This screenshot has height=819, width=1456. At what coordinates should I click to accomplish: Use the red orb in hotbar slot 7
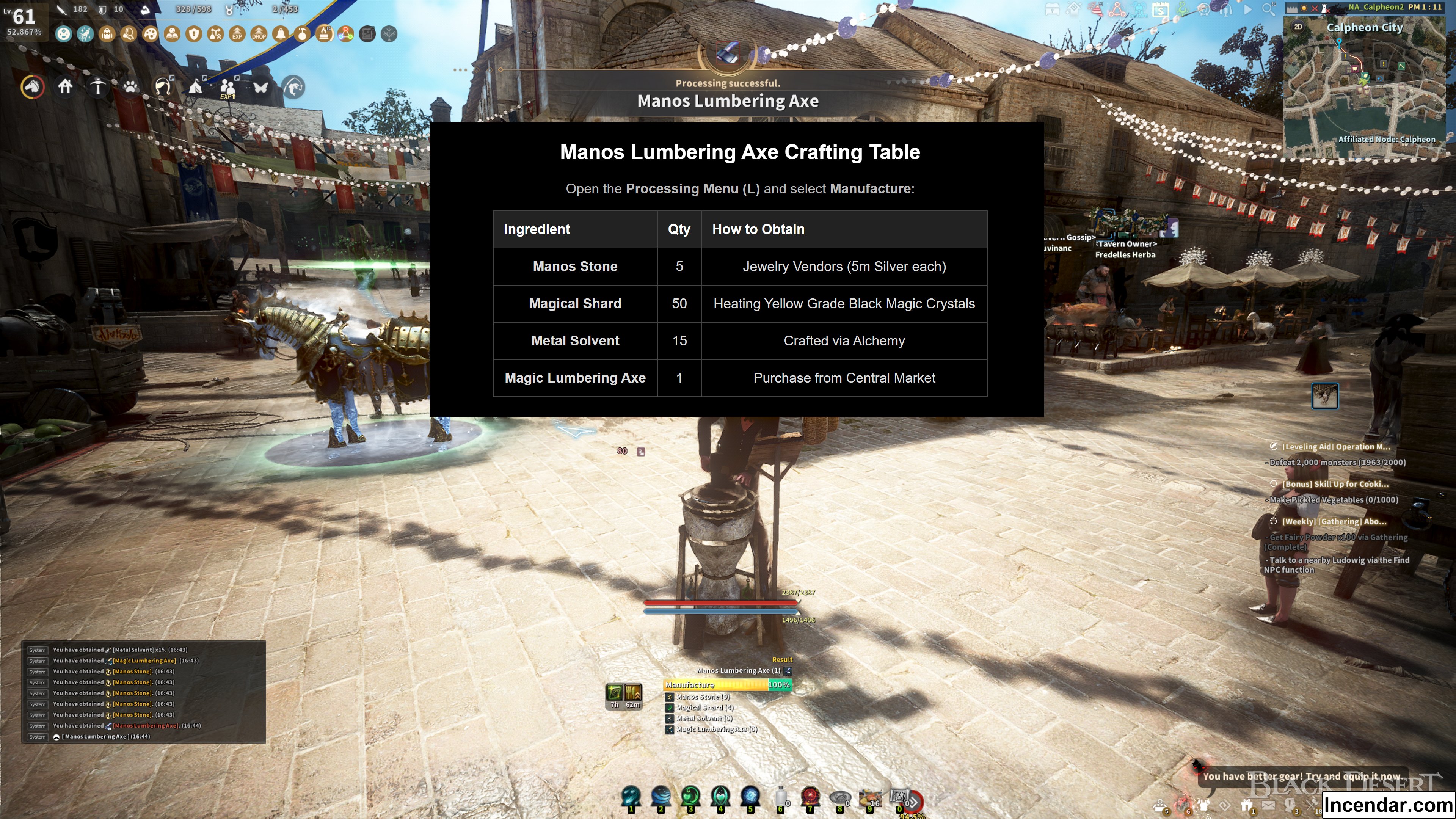click(810, 797)
